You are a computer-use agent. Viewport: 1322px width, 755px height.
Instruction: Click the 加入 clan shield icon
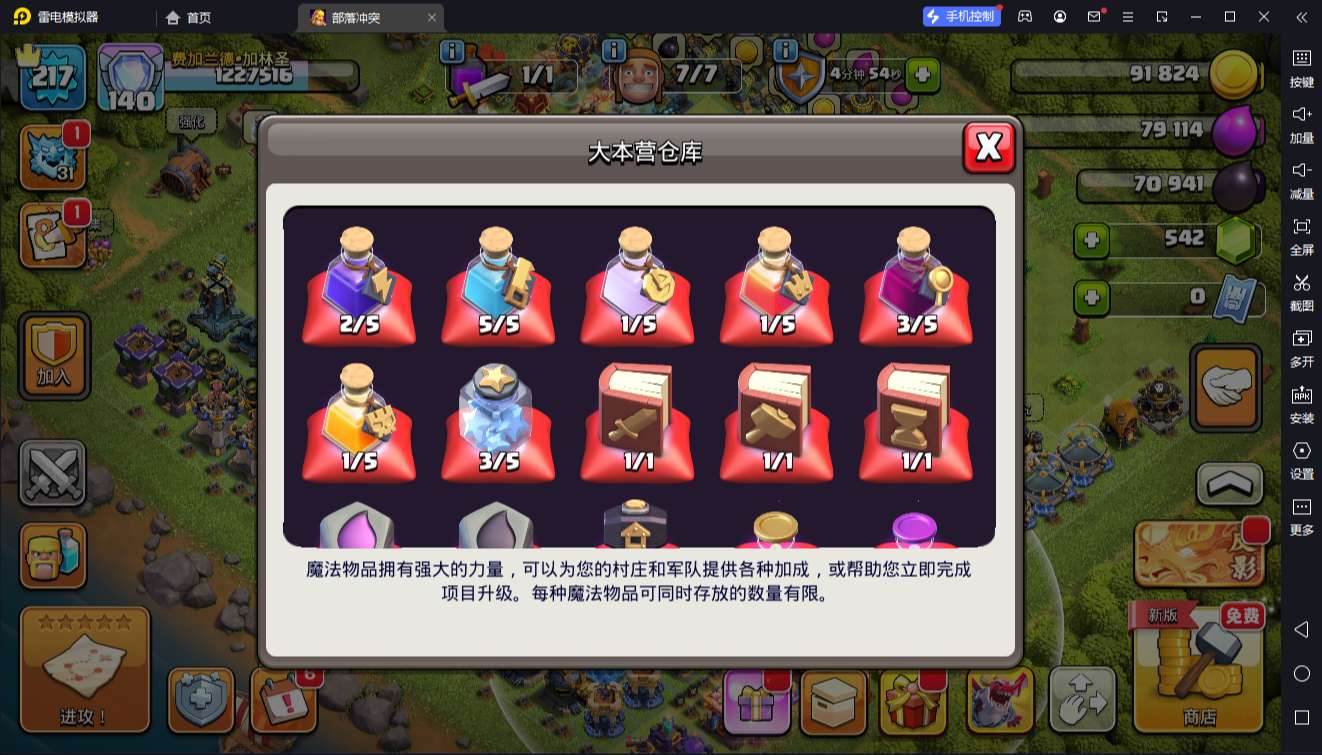(x=53, y=355)
